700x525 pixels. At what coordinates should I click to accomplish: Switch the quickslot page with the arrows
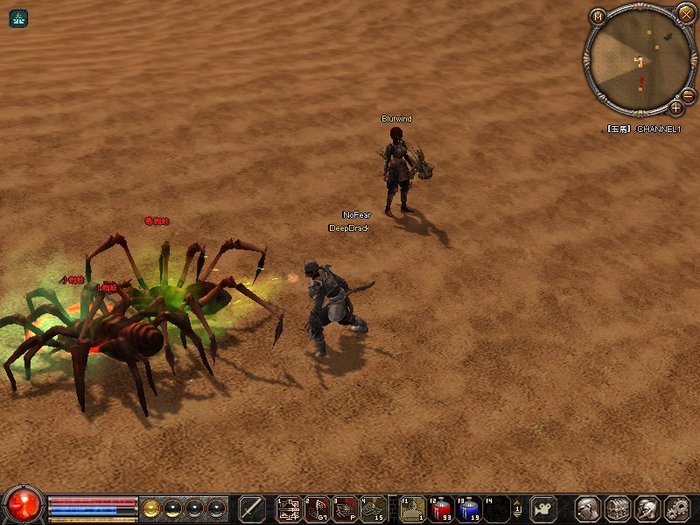coord(518,508)
